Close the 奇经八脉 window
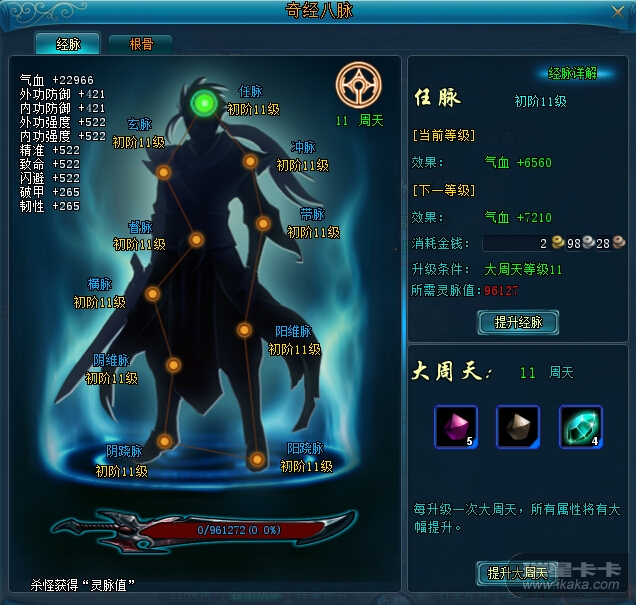This screenshot has width=636, height=605. pyautogui.click(x=618, y=11)
